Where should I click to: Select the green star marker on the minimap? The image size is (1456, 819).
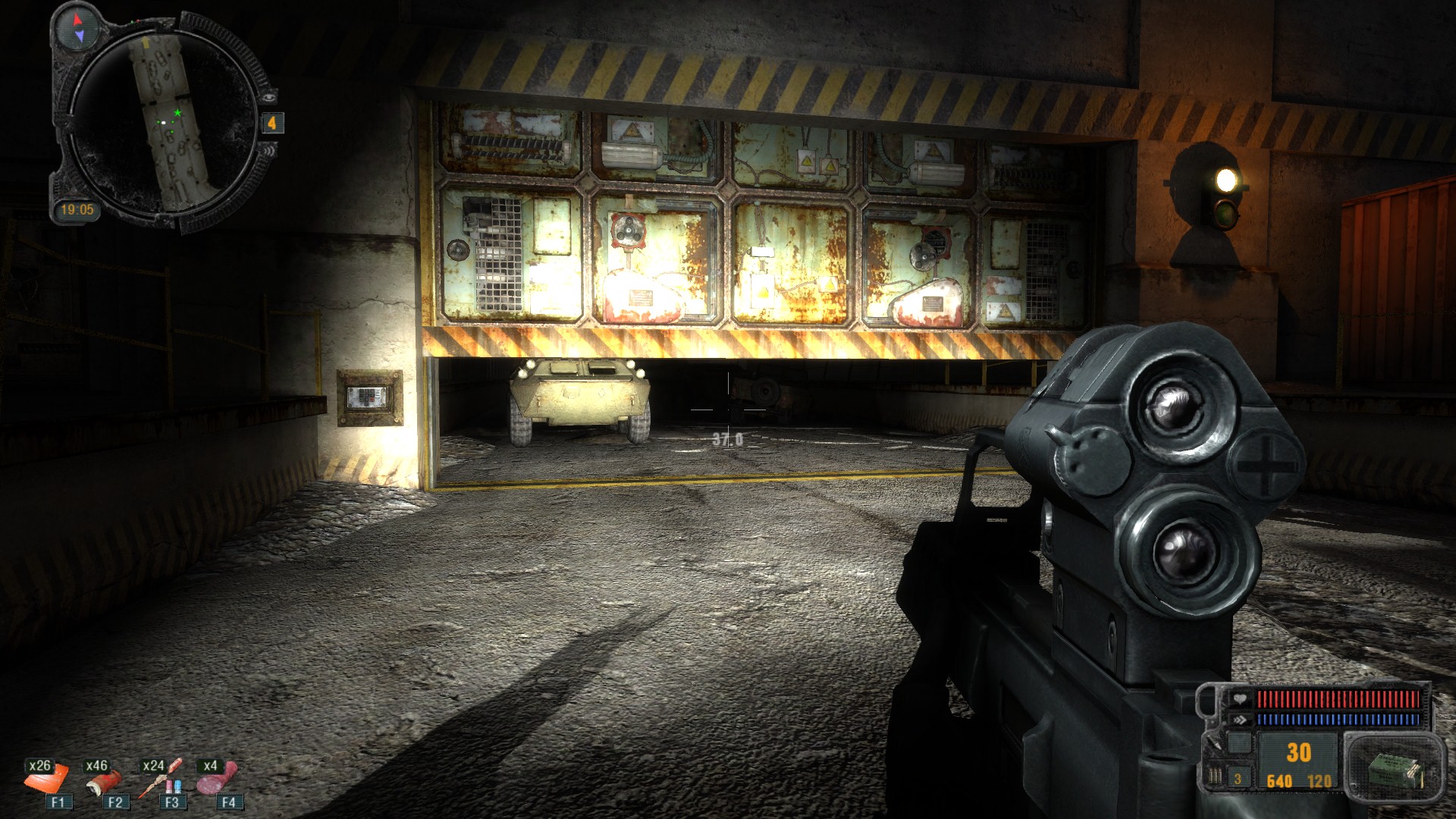(x=177, y=113)
